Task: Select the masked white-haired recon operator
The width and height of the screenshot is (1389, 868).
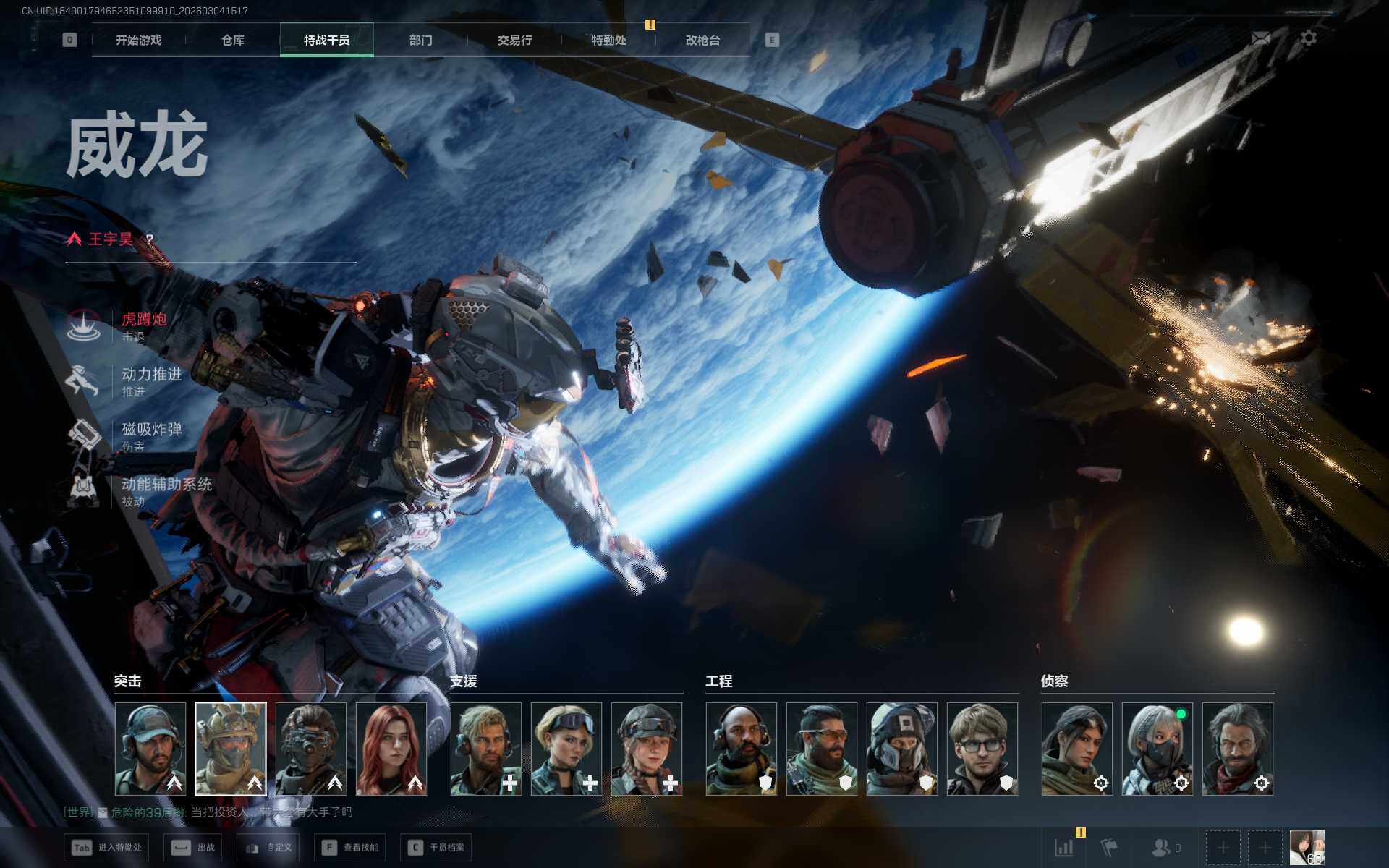Action: [x=1157, y=749]
